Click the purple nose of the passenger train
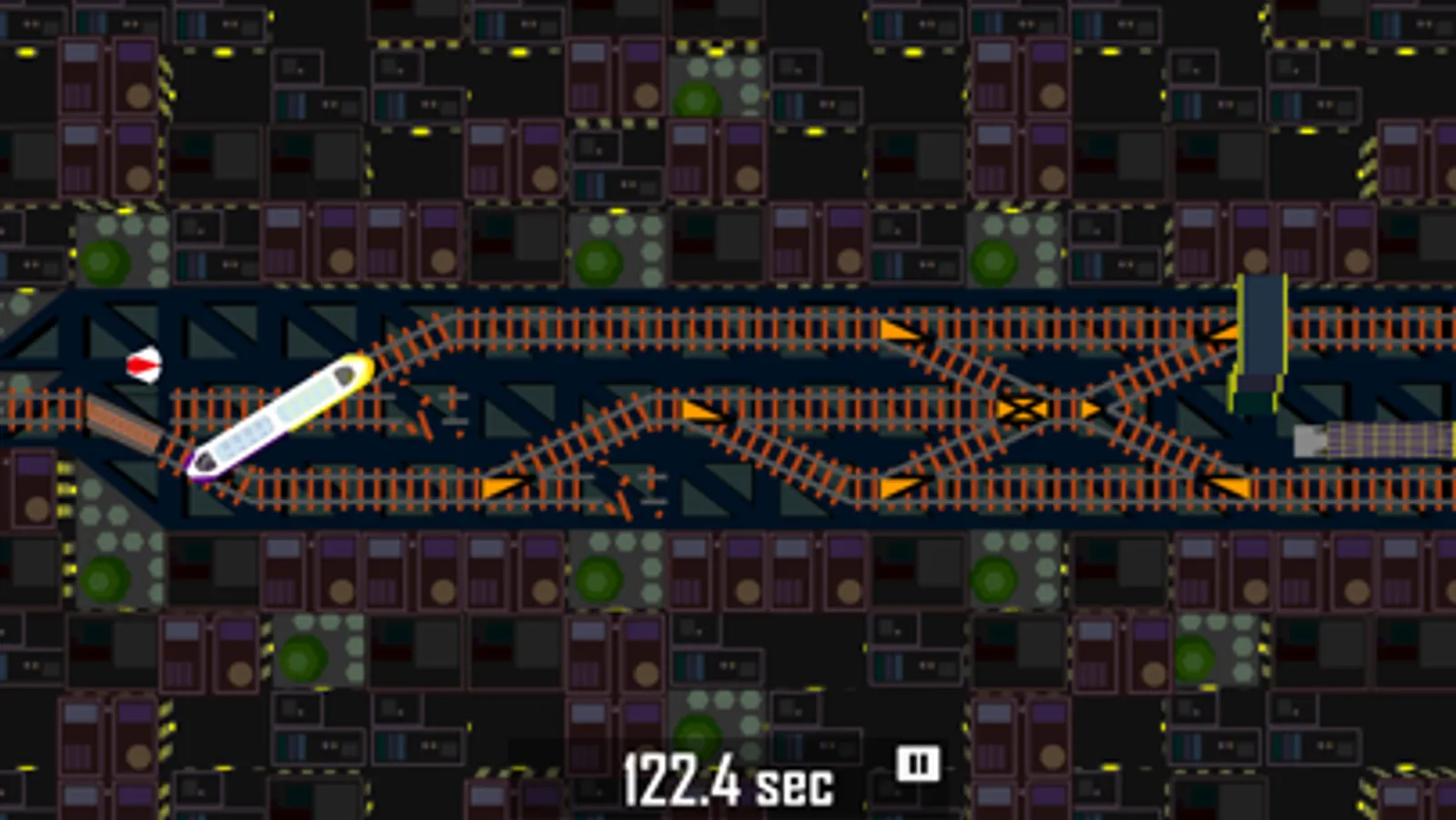Image resolution: width=1456 pixels, height=820 pixels. (x=196, y=465)
